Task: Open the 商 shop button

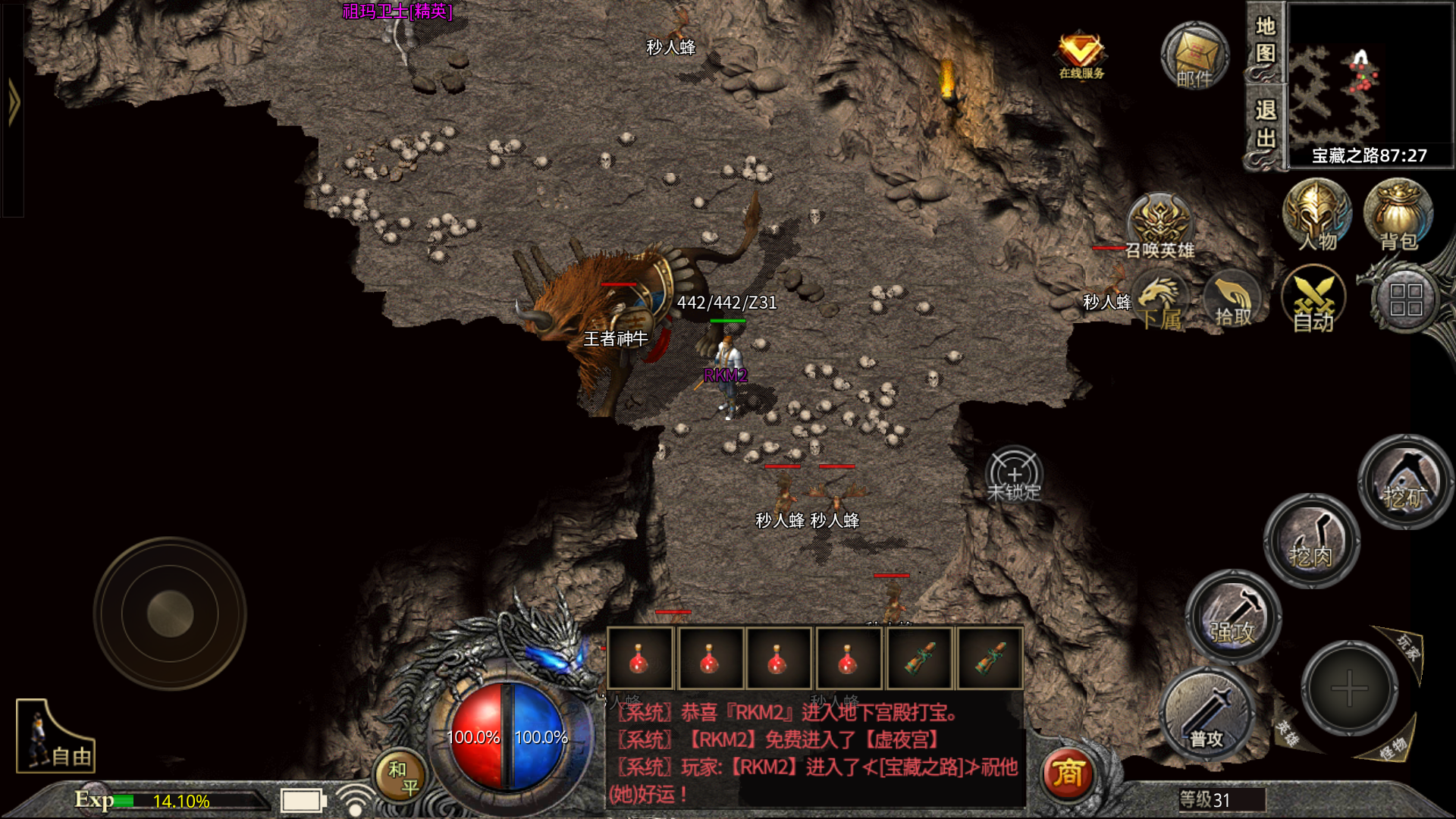Action: click(1068, 773)
